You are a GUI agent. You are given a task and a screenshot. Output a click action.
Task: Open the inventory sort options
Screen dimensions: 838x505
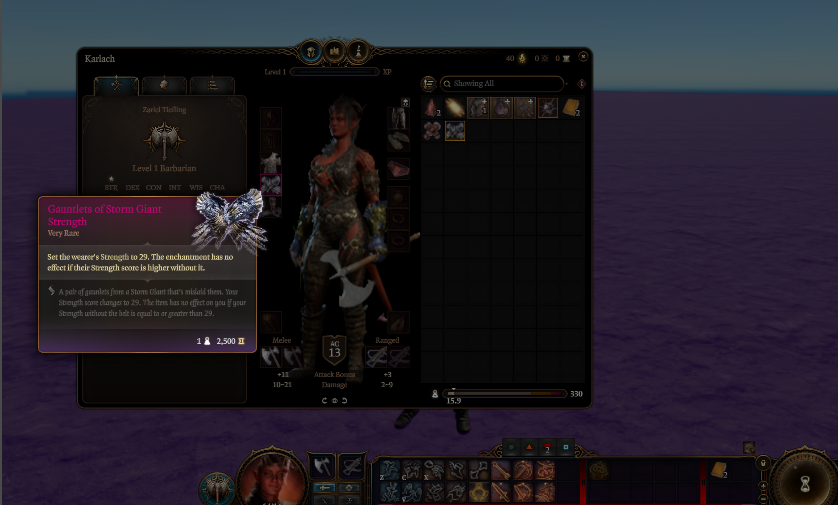pyautogui.click(x=429, y=84)
